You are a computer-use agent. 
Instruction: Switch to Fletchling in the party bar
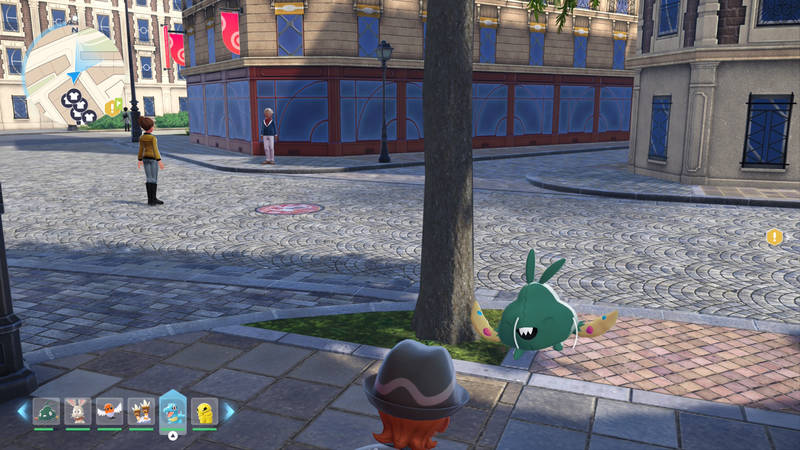coord(109,411)
